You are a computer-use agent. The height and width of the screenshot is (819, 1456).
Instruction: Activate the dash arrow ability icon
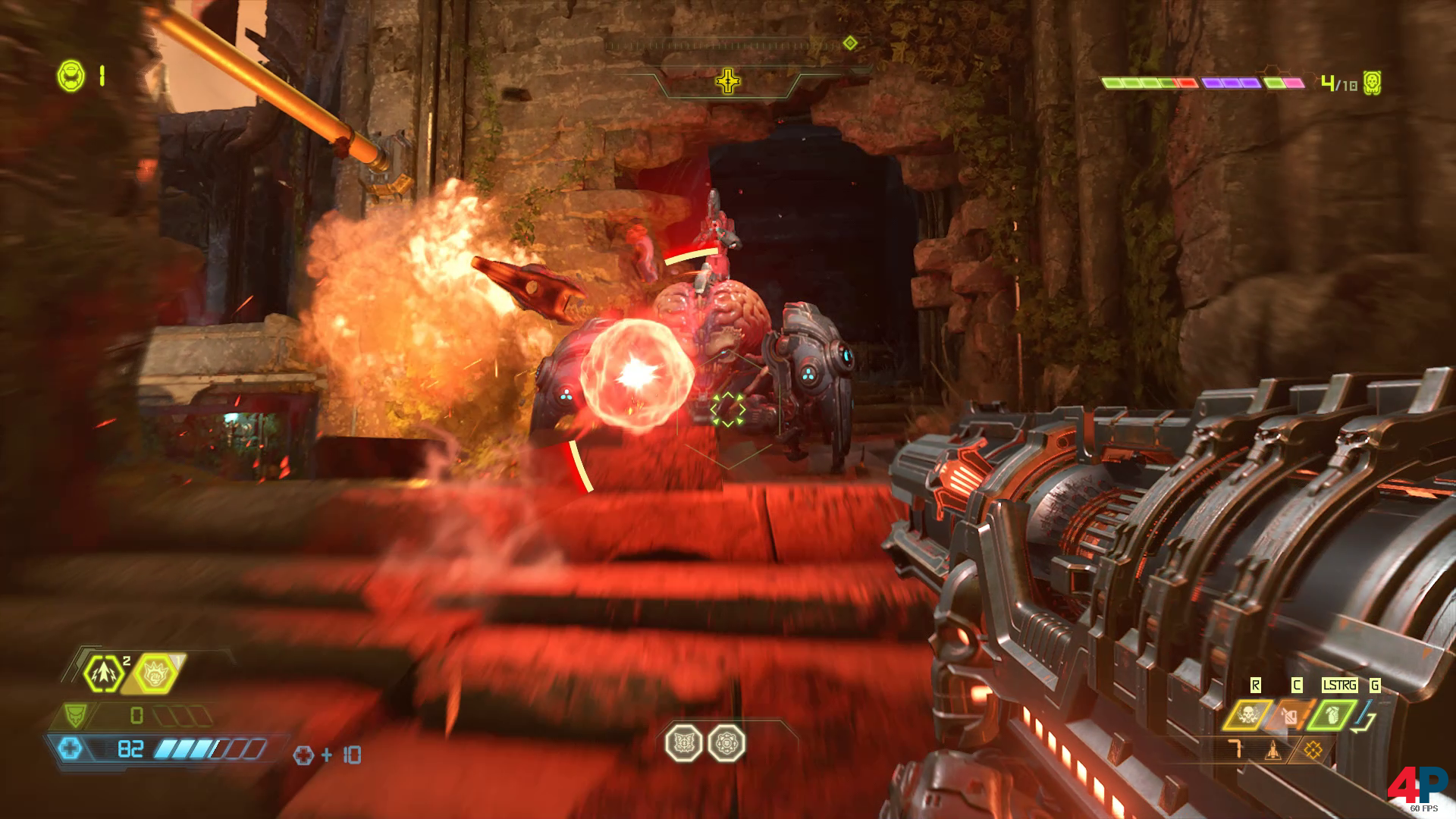pyautogui.click(x=103, y=673)
